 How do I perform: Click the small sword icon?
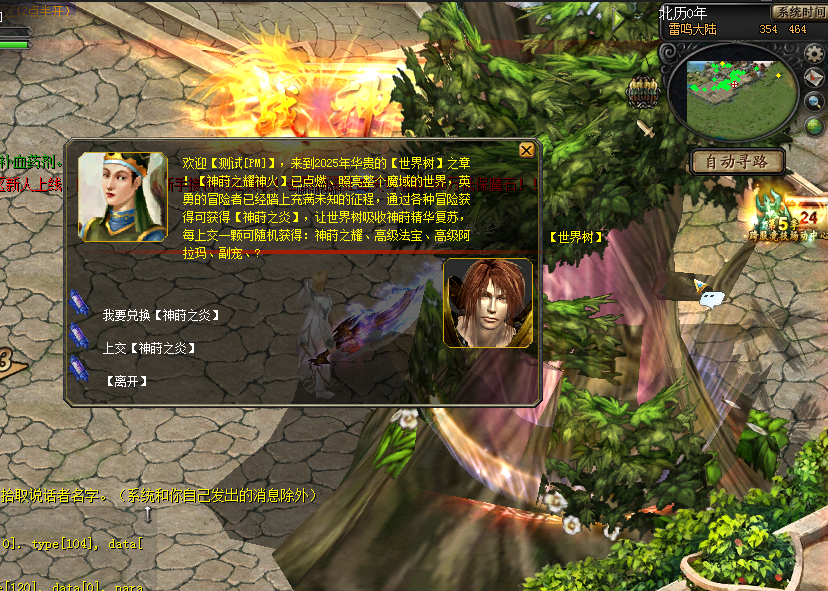[647, 128]
